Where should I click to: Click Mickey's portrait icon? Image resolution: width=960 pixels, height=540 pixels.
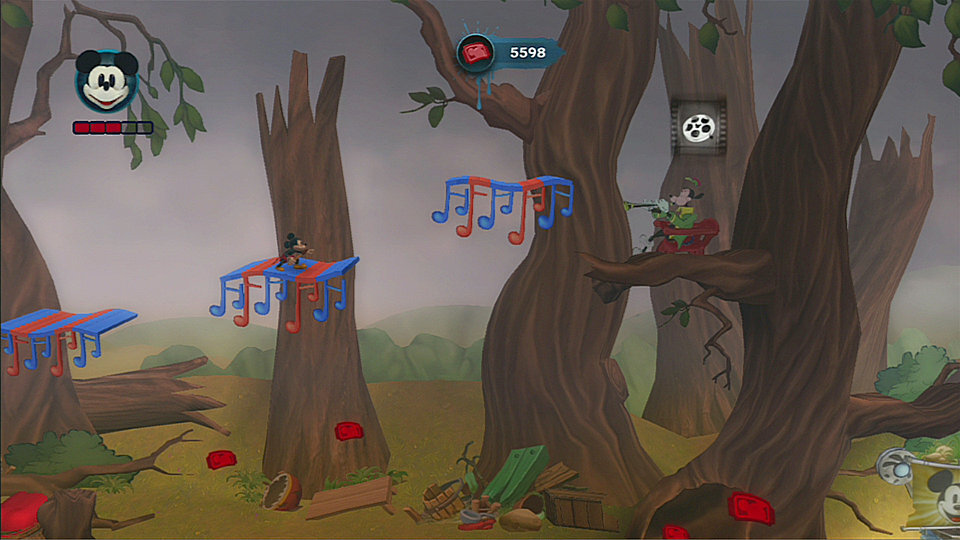click(105, 81)
